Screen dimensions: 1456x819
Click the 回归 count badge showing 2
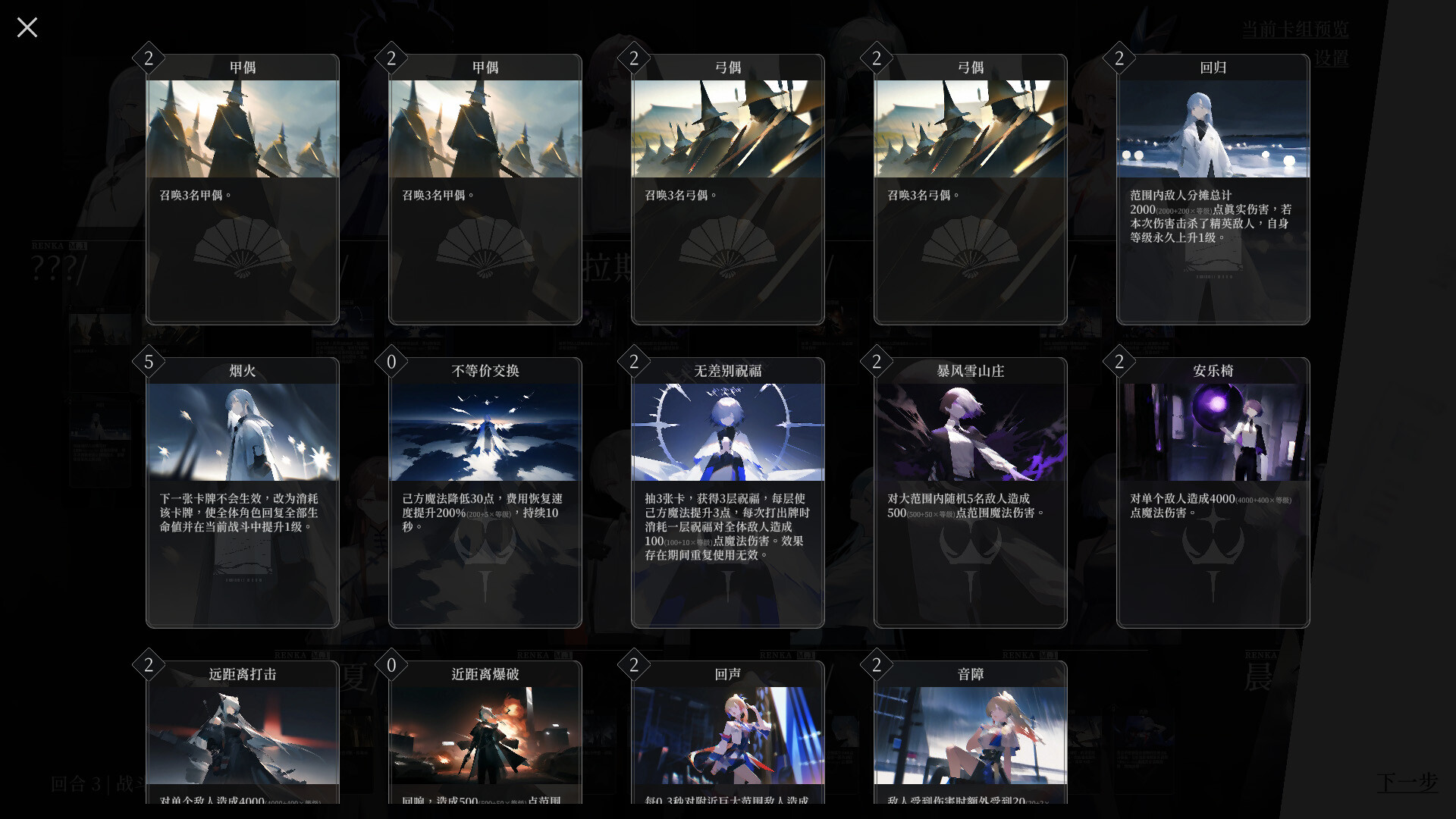(x=1119, y=58)
